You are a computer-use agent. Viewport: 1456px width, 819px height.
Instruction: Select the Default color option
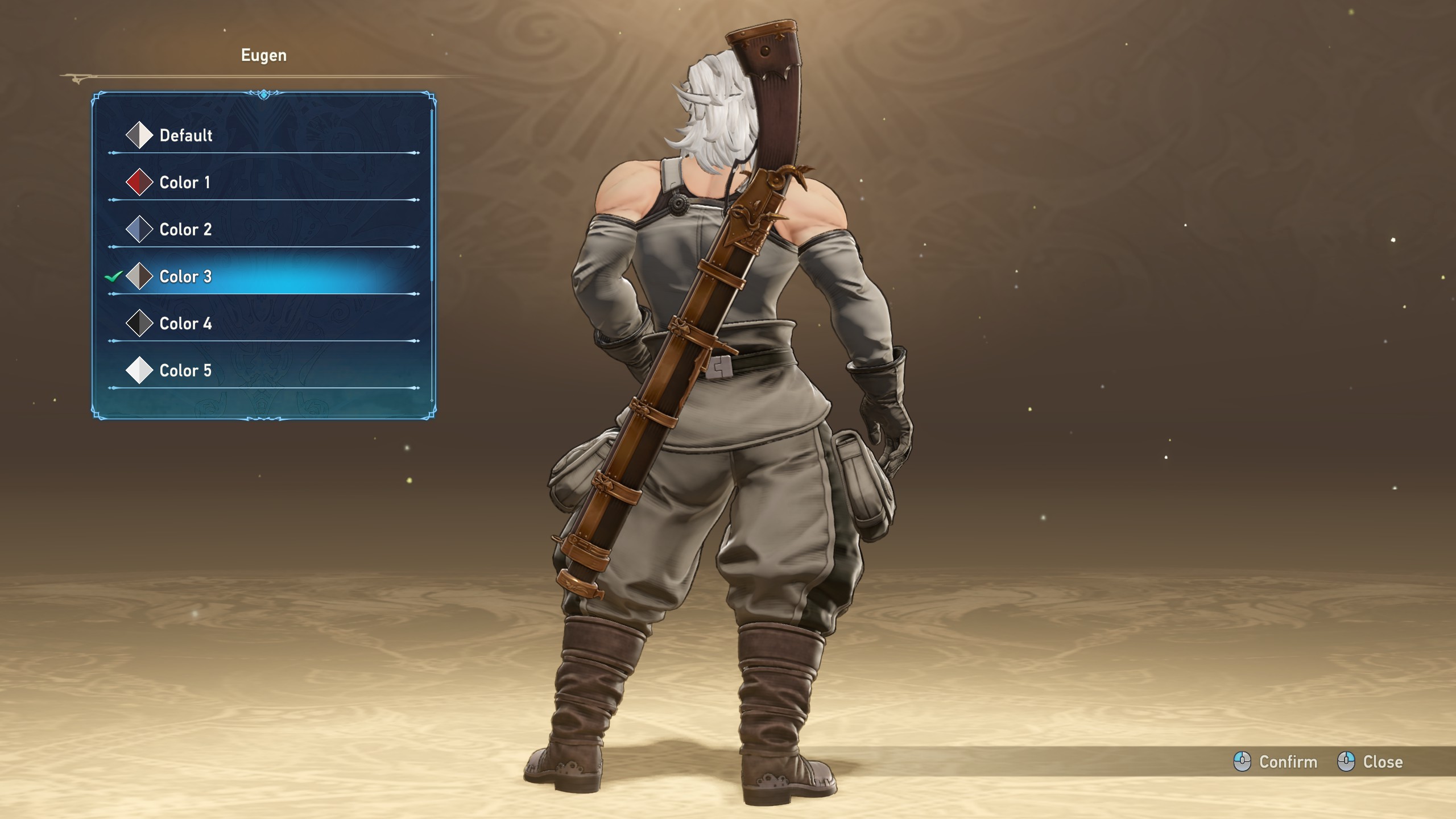coord(185,135)
